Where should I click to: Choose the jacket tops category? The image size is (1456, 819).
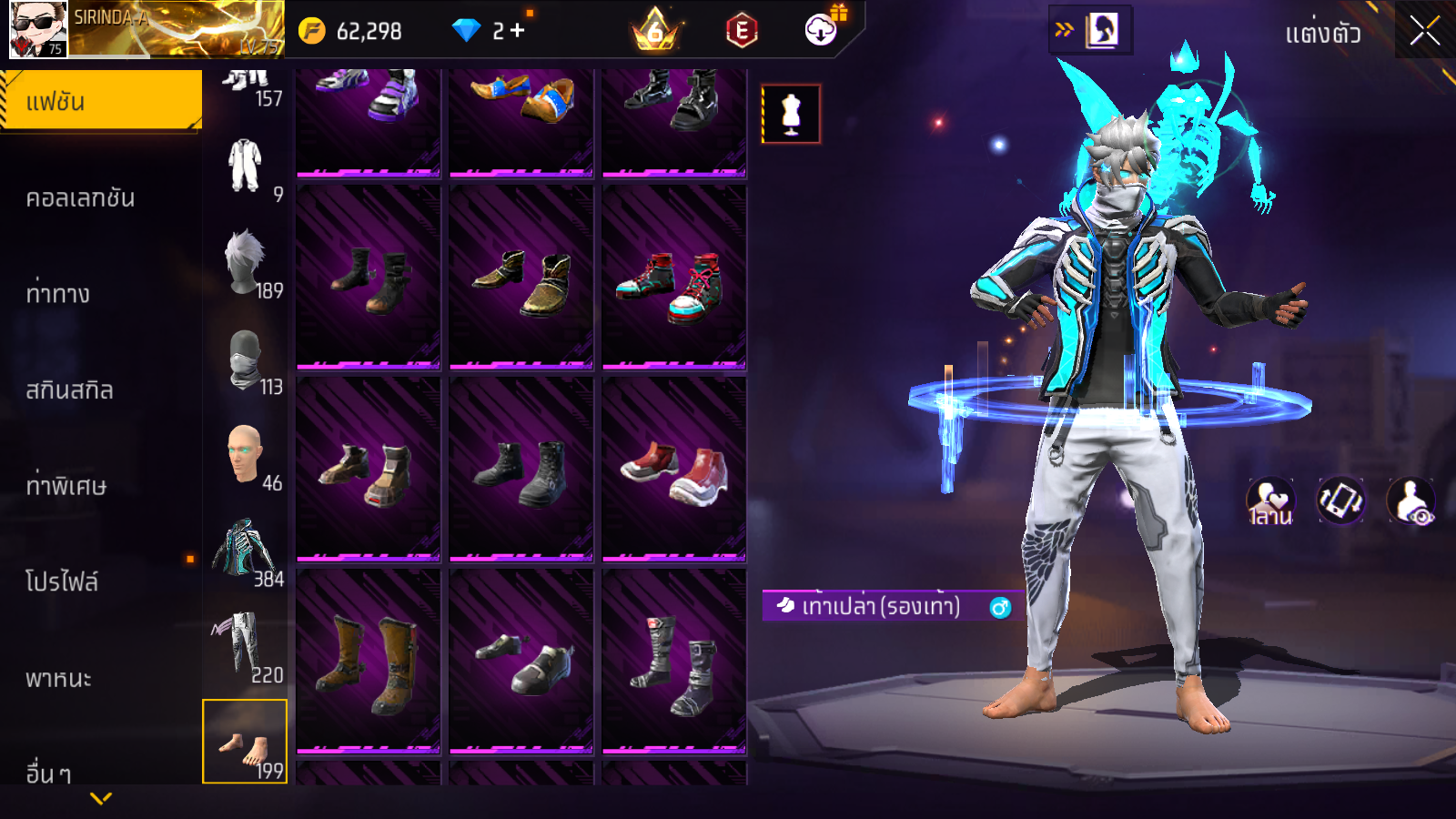245,551
